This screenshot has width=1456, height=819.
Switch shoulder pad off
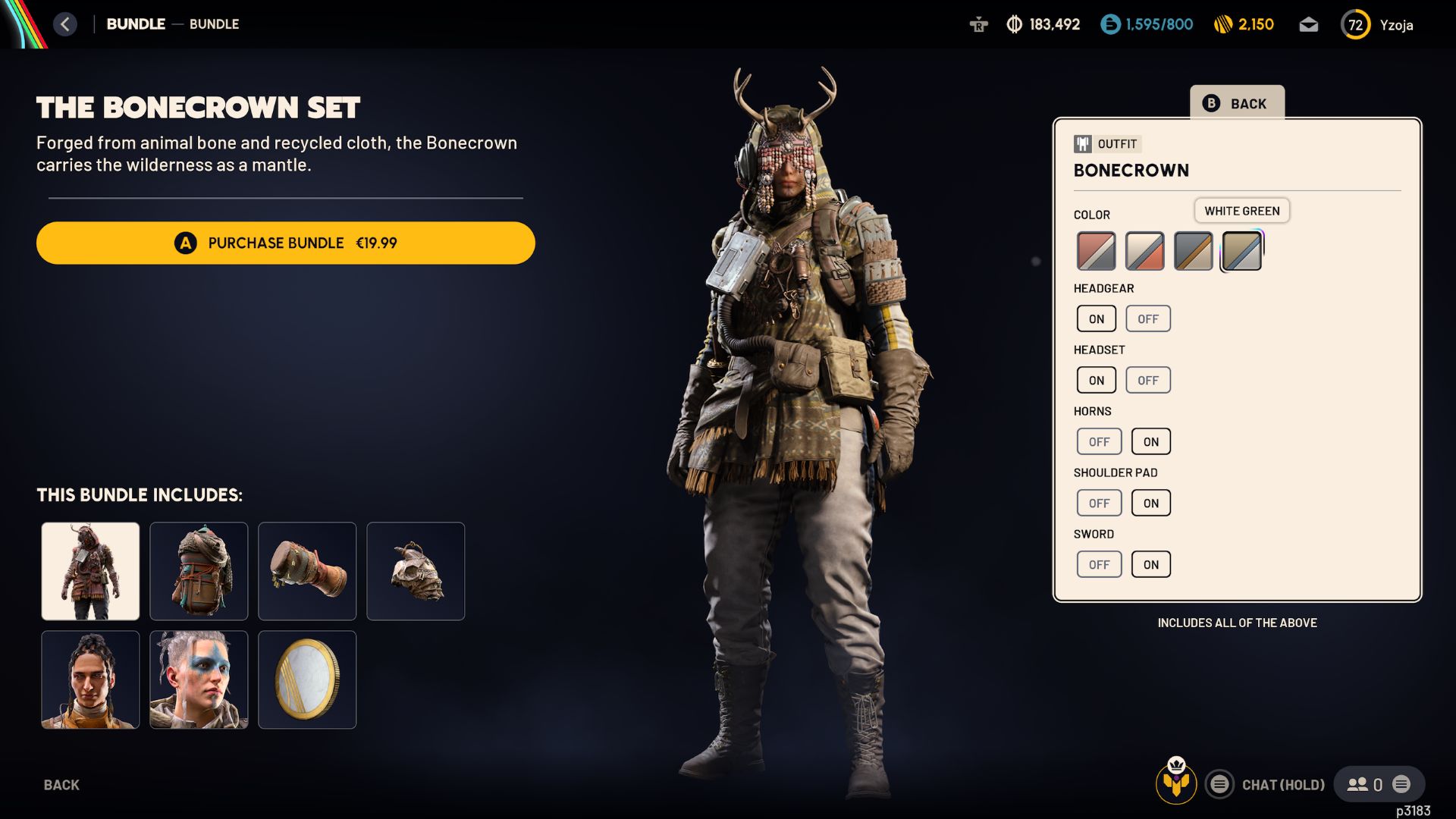pyautogui.click(x=1099, y=503)
